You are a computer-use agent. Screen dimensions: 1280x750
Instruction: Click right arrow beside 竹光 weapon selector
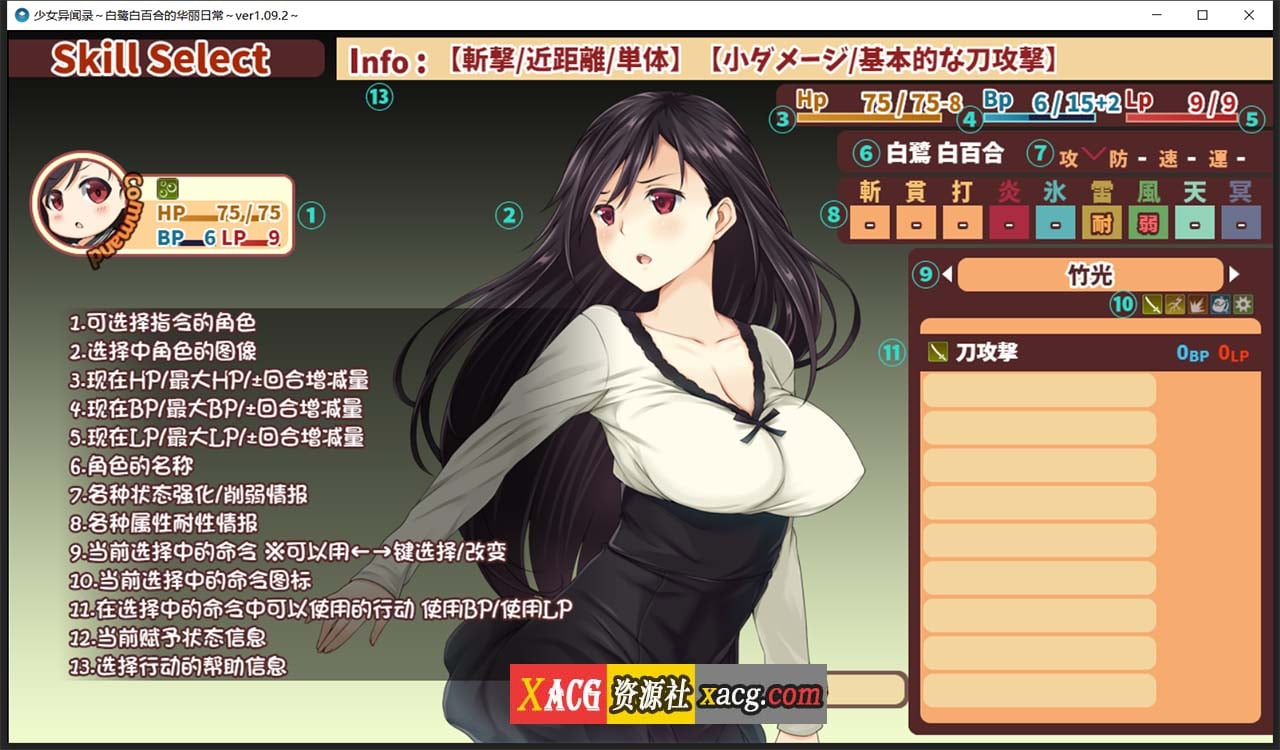[1236, 274]
